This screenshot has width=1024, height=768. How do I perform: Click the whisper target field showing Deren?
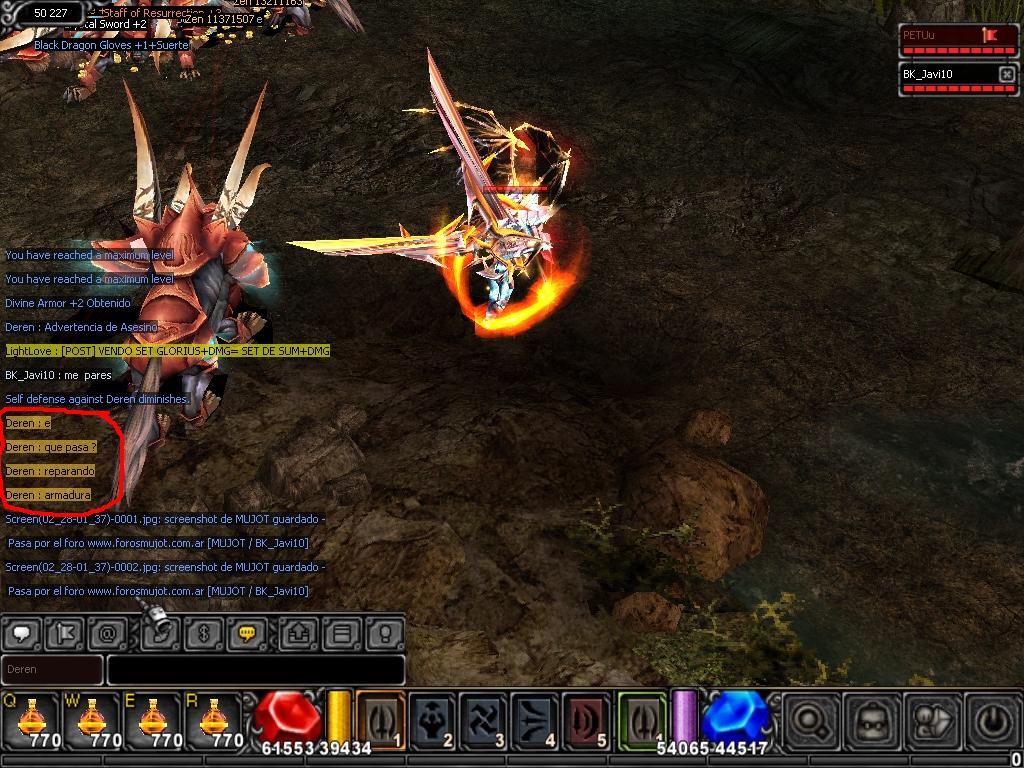click(x=52, y=670)
